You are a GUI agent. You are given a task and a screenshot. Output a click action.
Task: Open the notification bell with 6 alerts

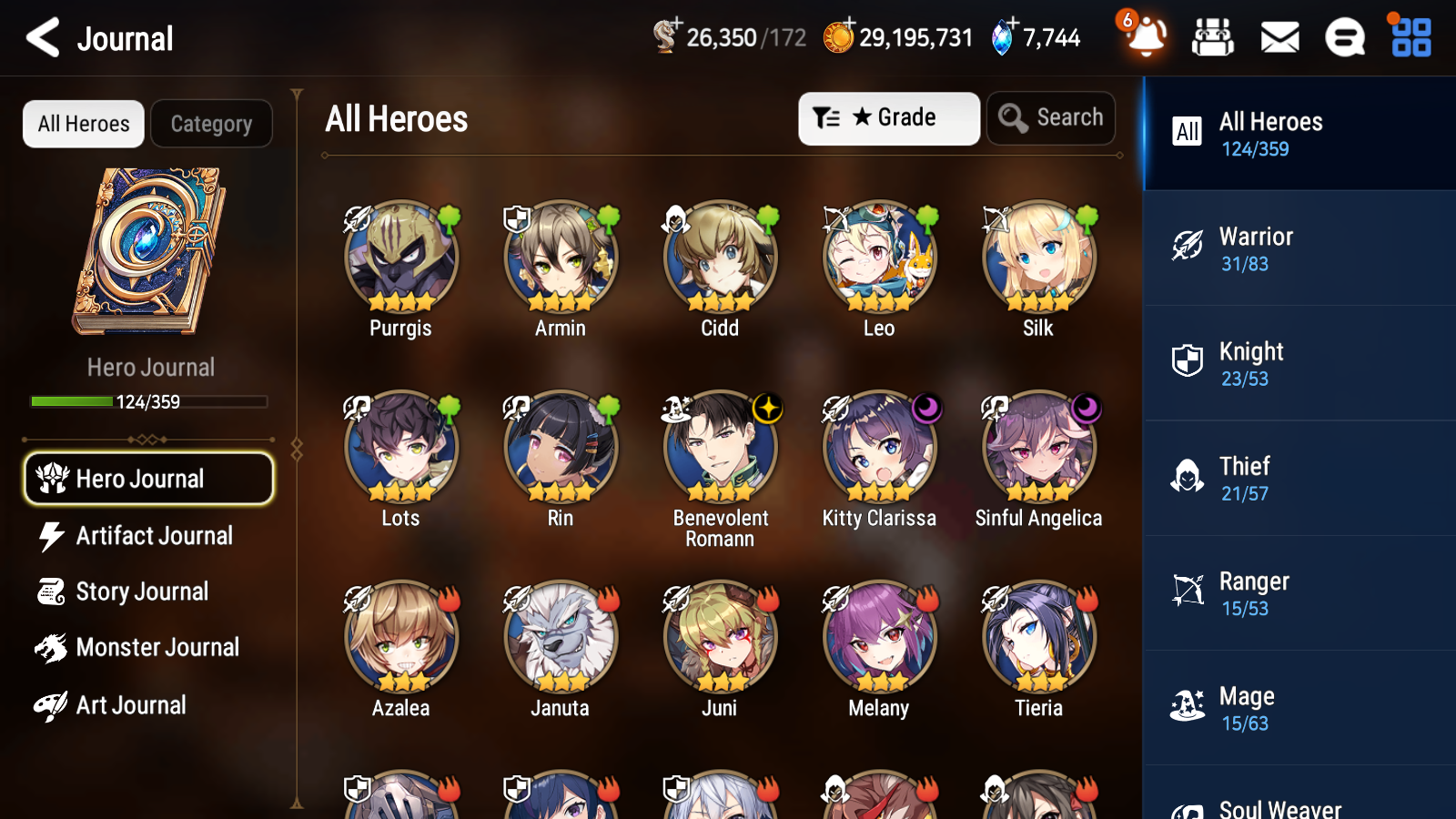[1146, 38]
